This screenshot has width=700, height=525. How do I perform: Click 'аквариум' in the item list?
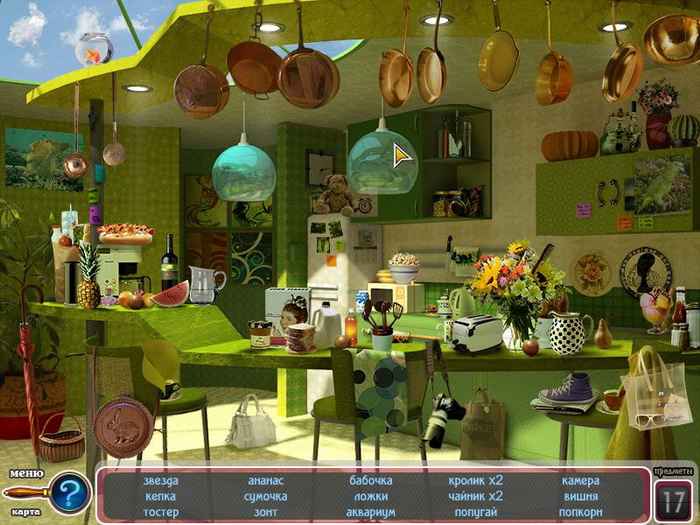click(370, 512)
